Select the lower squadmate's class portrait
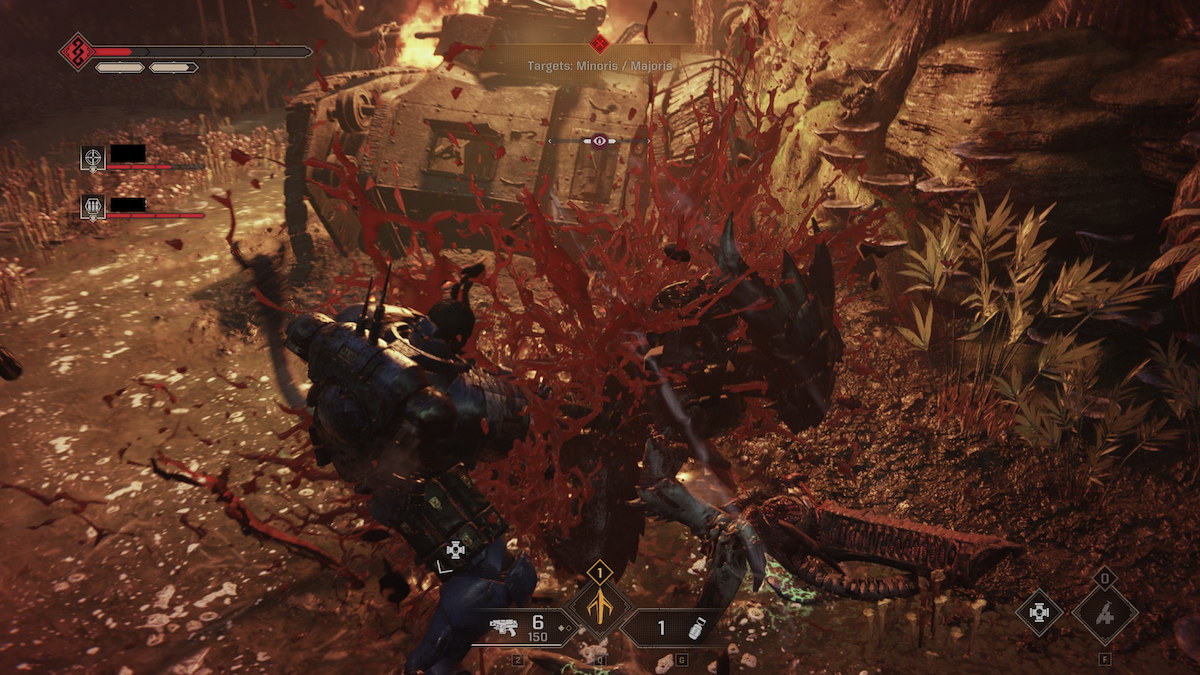 tap(93, 207)
